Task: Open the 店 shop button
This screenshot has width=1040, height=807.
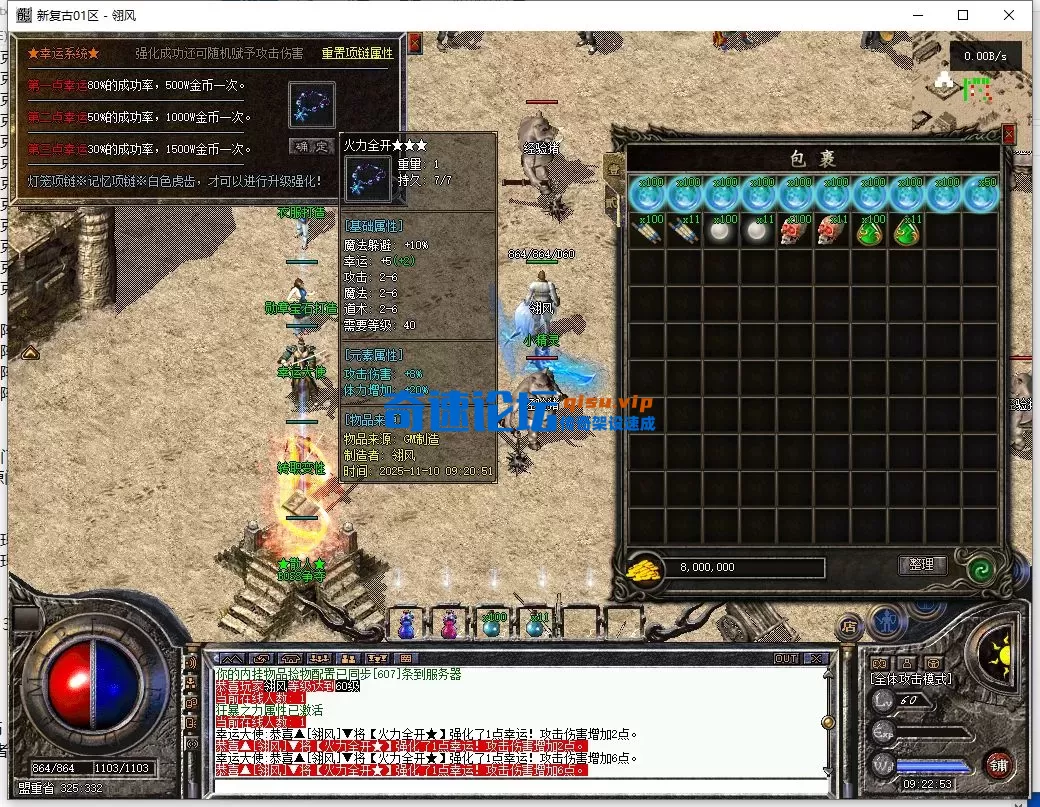Action: coord(850,624)
